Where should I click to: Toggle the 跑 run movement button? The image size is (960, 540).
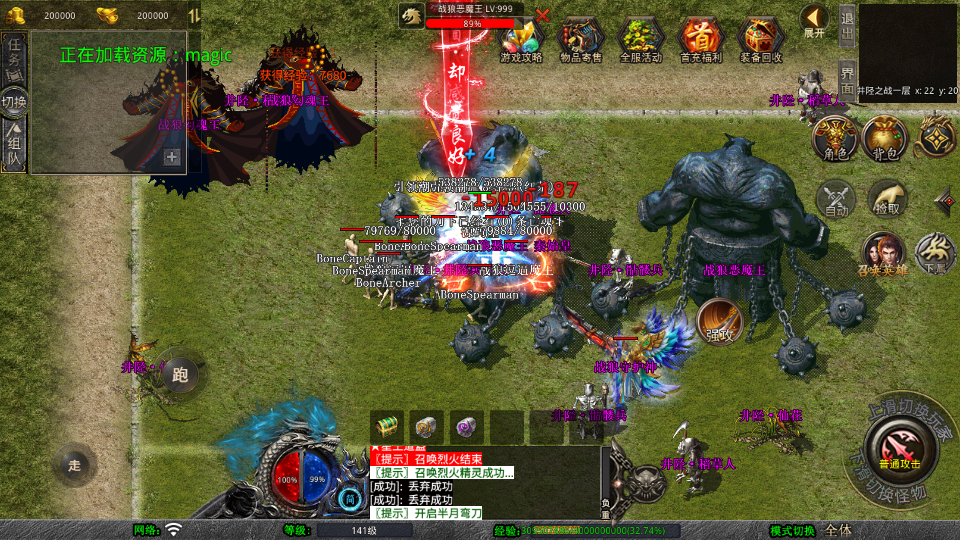[180, 375]
